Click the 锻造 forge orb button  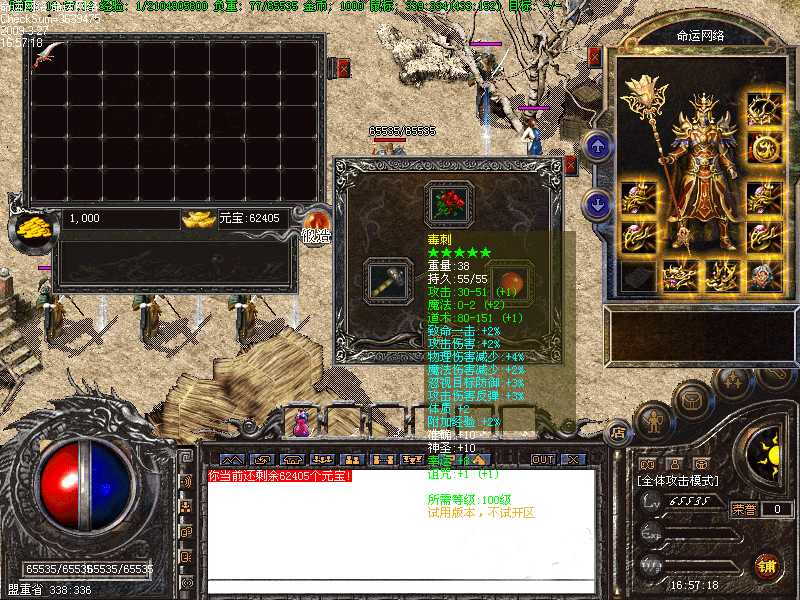(x=317, y=224)
